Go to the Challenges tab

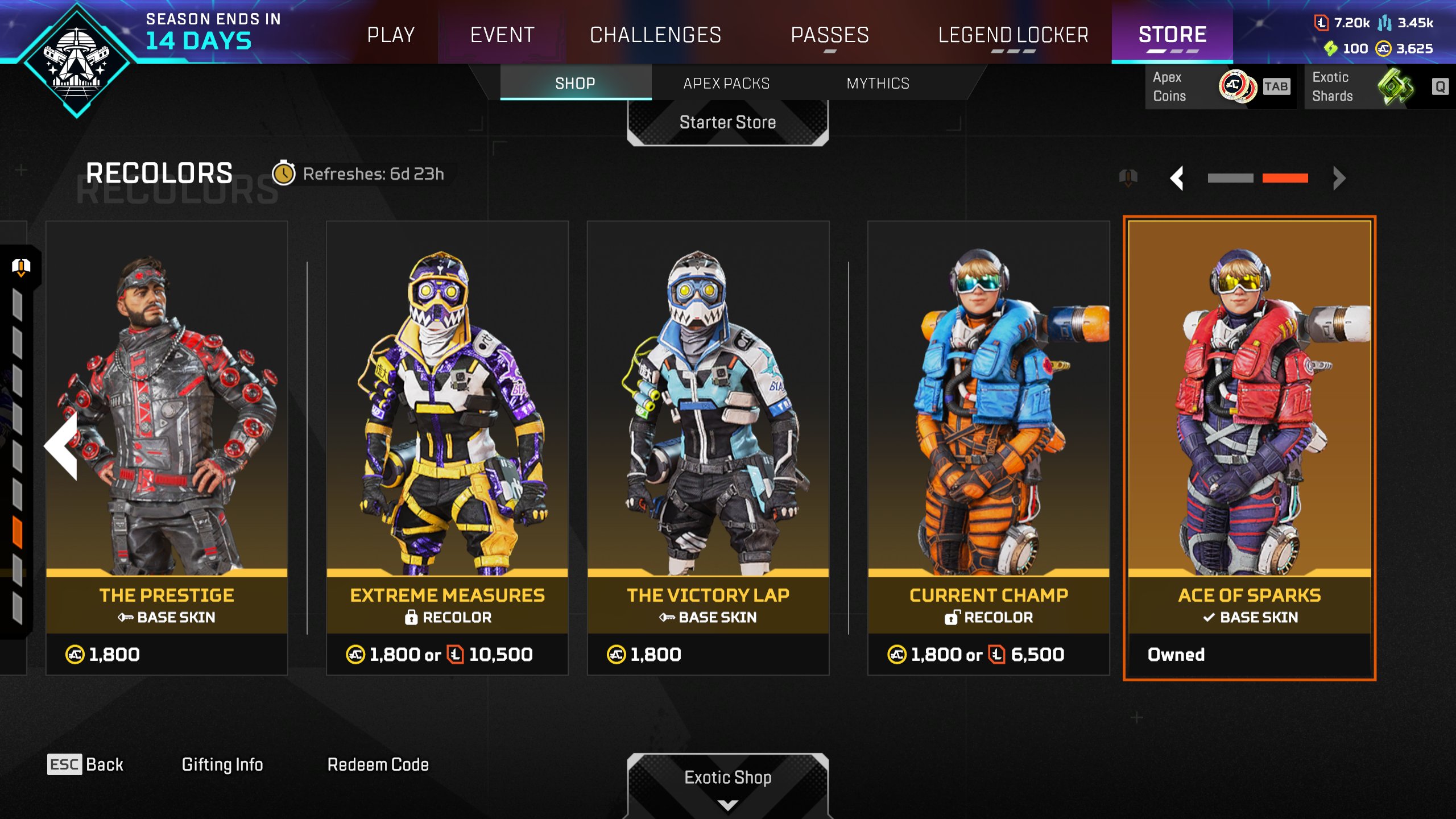655,35
